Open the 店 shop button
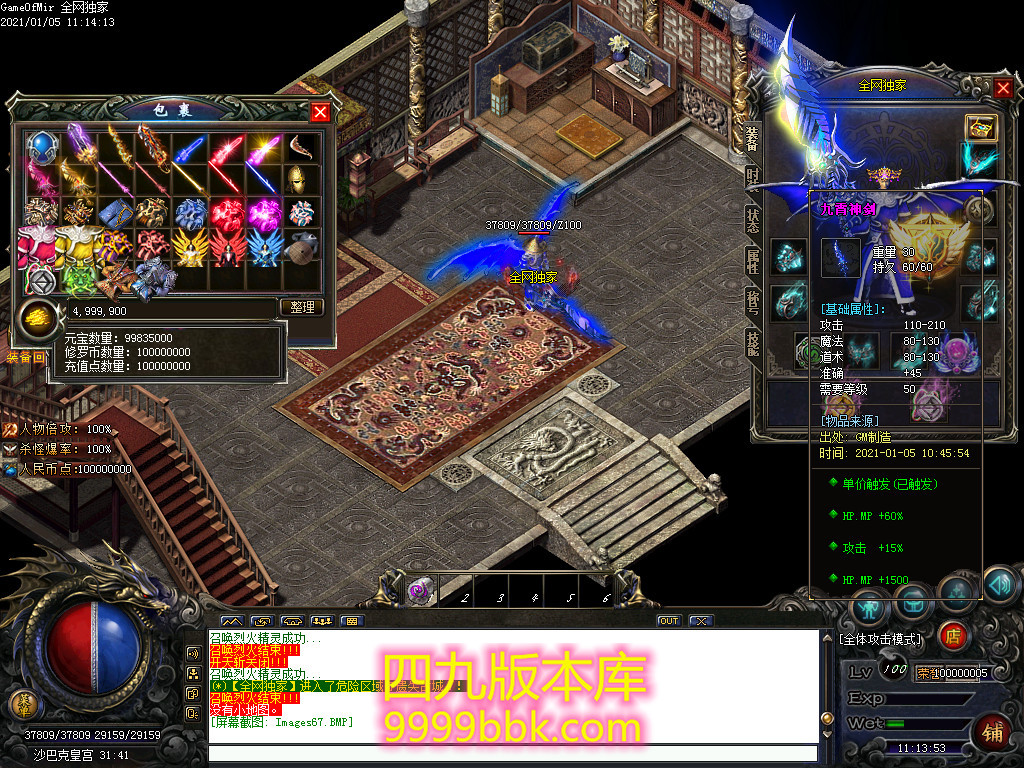The height and width of the screenshot is (768, 1024). pyautogui.click(x=952, y=635)
